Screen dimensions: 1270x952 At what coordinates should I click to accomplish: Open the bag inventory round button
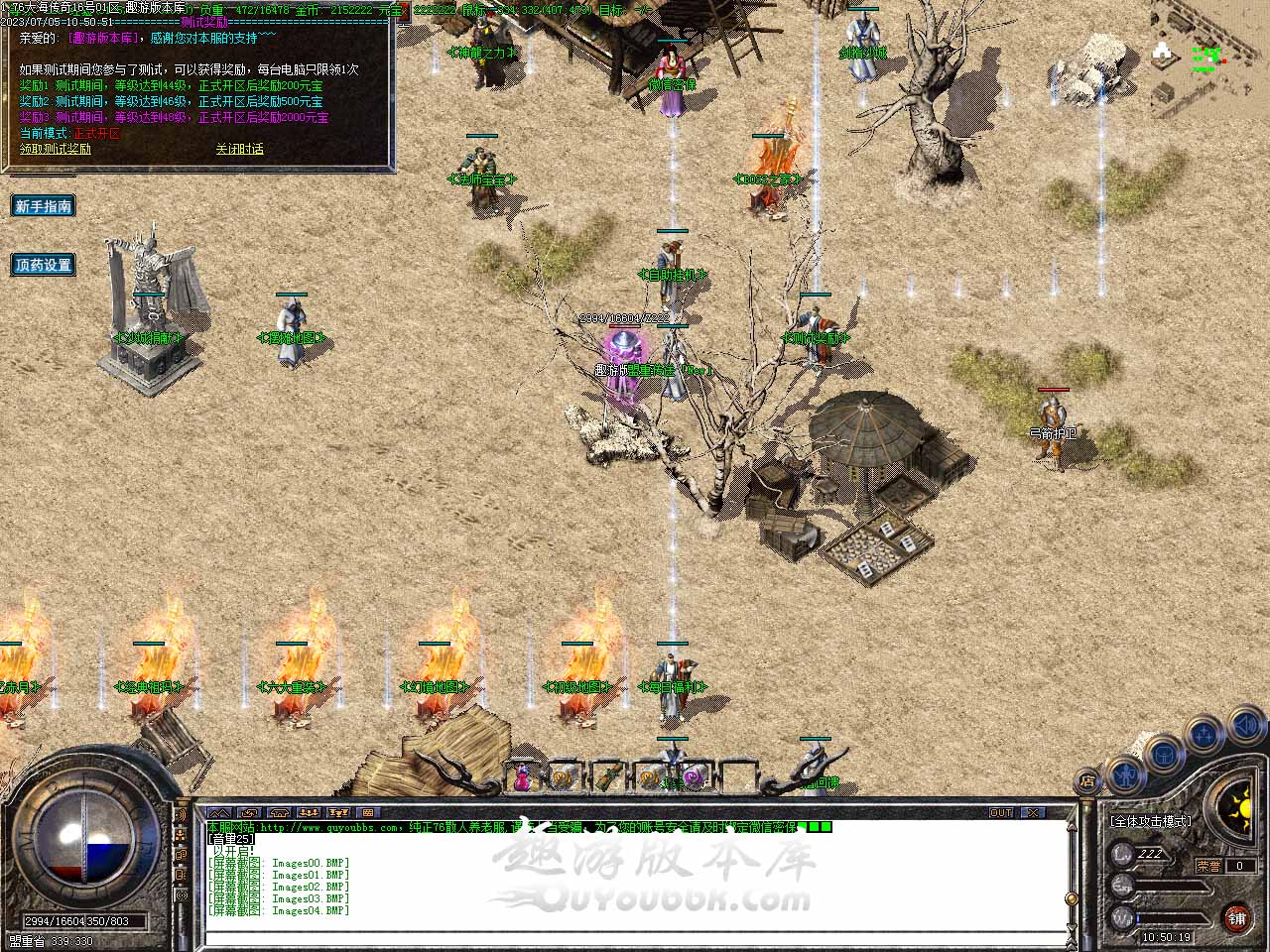[x=1165, y=756]
